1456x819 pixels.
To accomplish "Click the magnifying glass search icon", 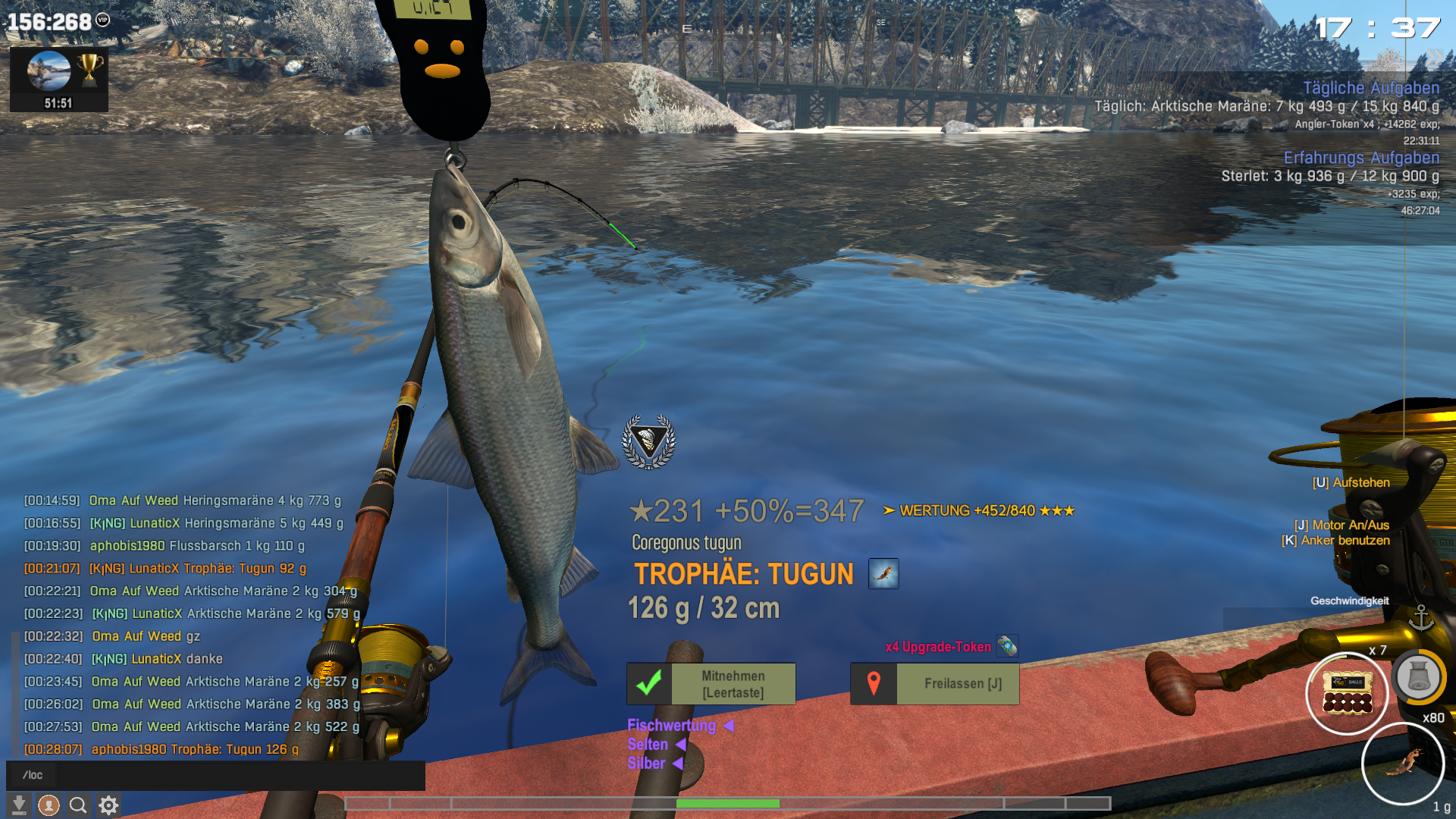I will point(78,805).
